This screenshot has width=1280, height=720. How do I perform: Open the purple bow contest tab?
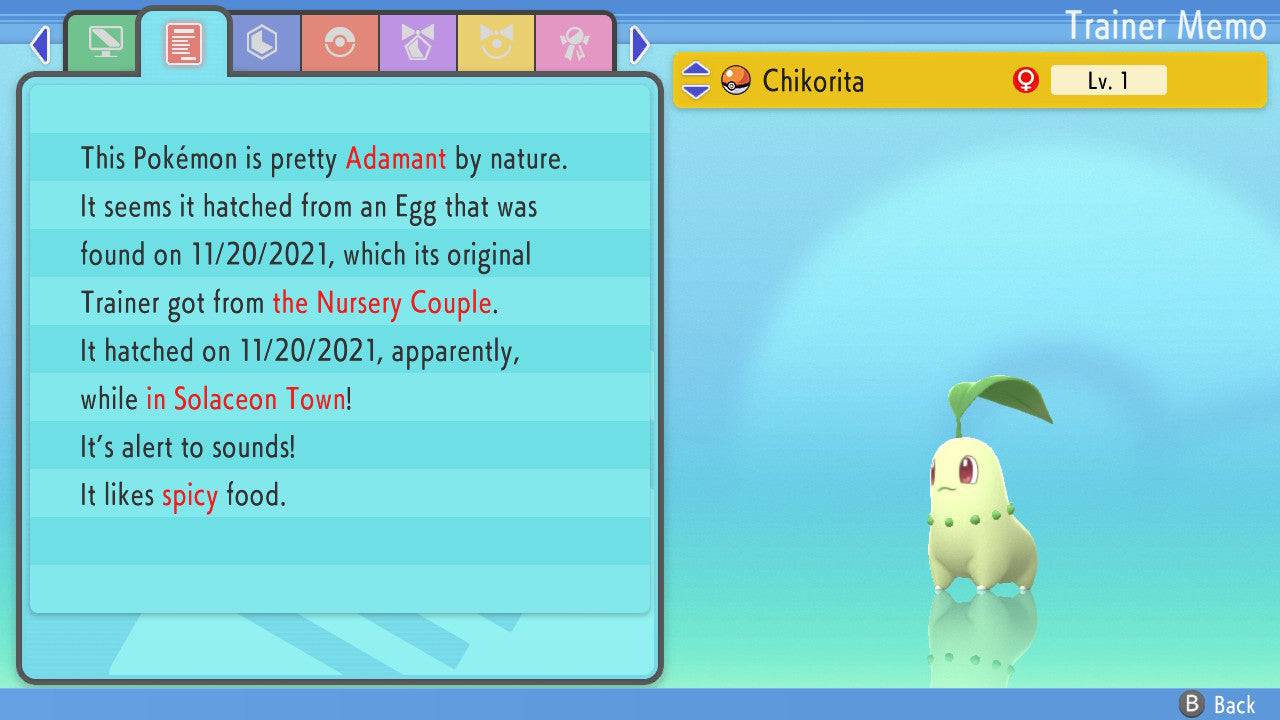(x=418, y=43)
